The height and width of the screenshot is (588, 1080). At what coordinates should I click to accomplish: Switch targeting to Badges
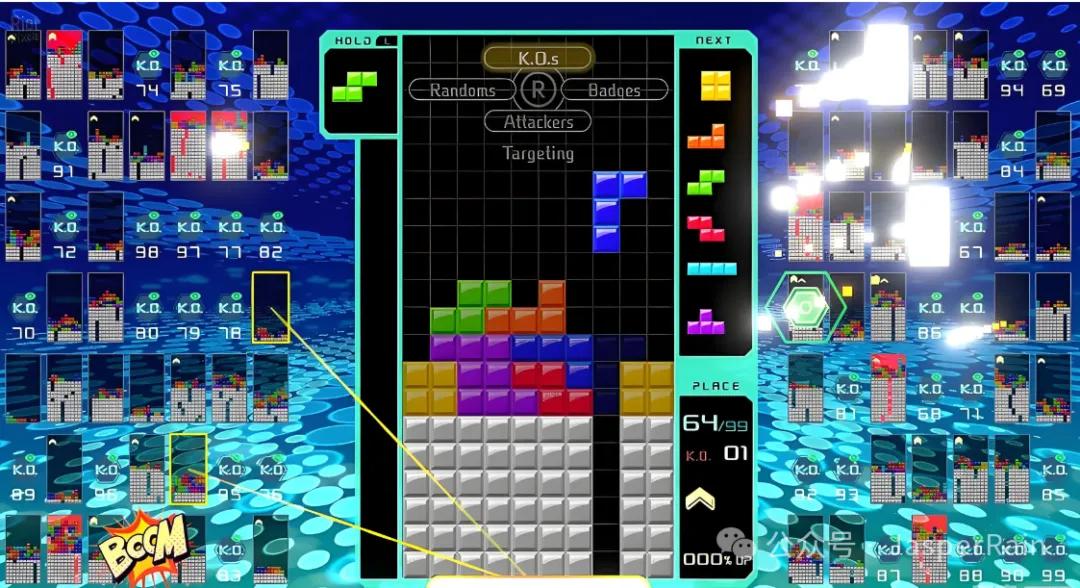[x=614, y=90]
